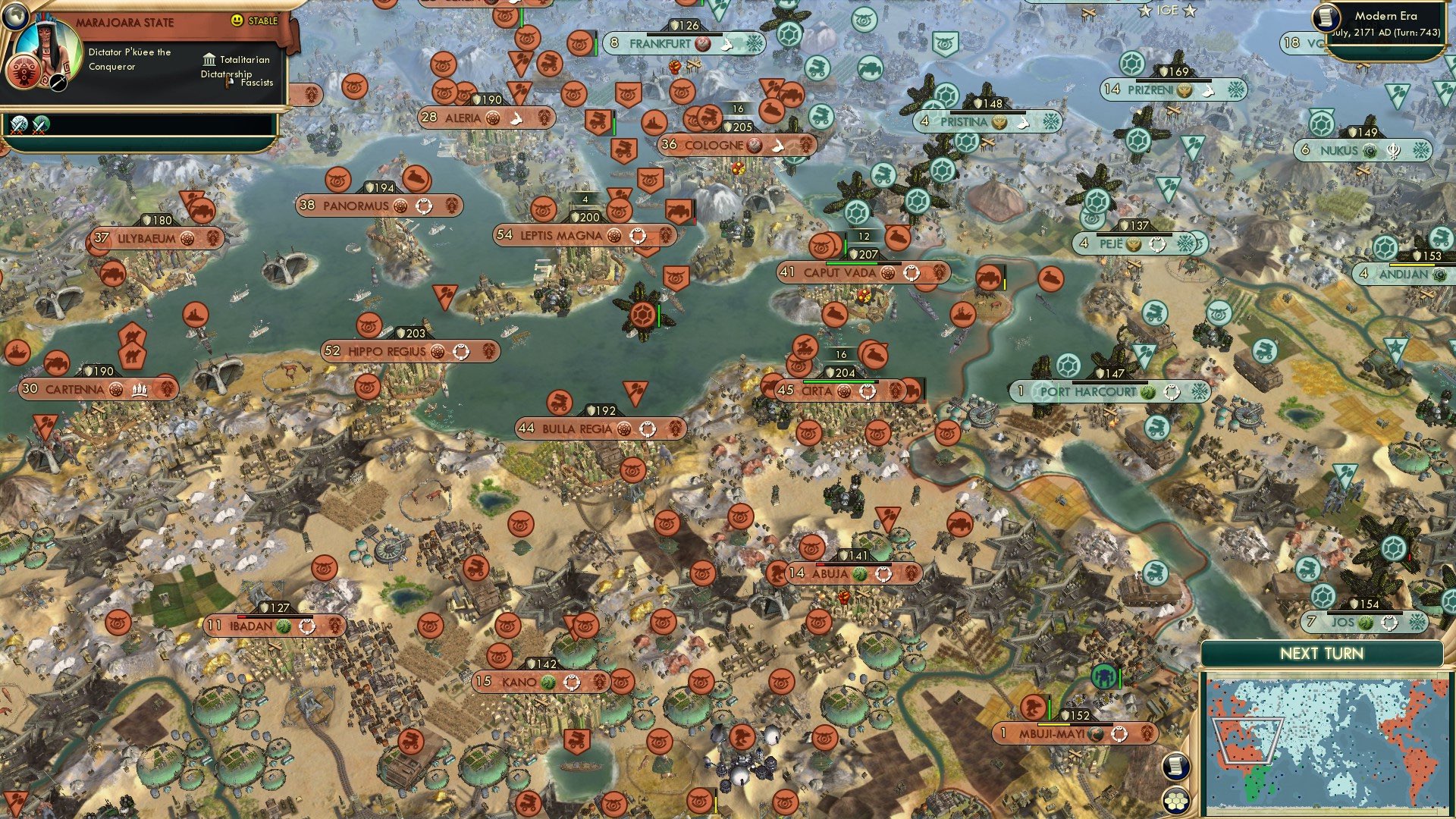Click the Marajoara emblem on Mbuji-Mayi's banner
1456x819 pixels.
pos(1147,733)
